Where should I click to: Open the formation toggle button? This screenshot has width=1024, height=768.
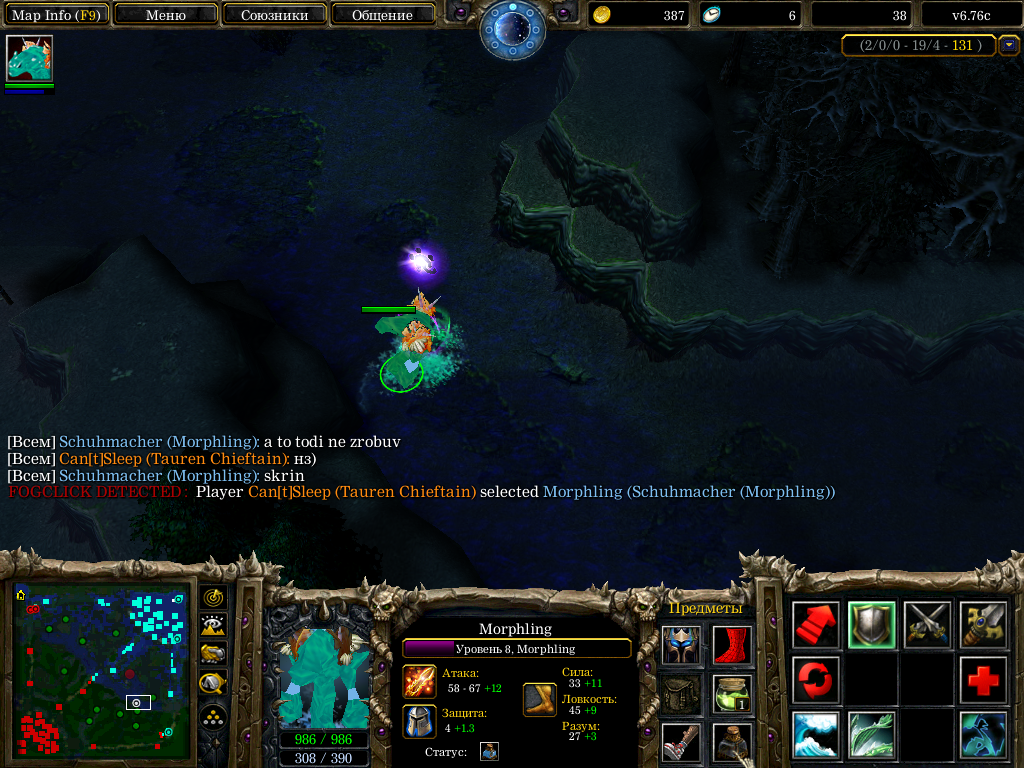(x=213, y=716)
